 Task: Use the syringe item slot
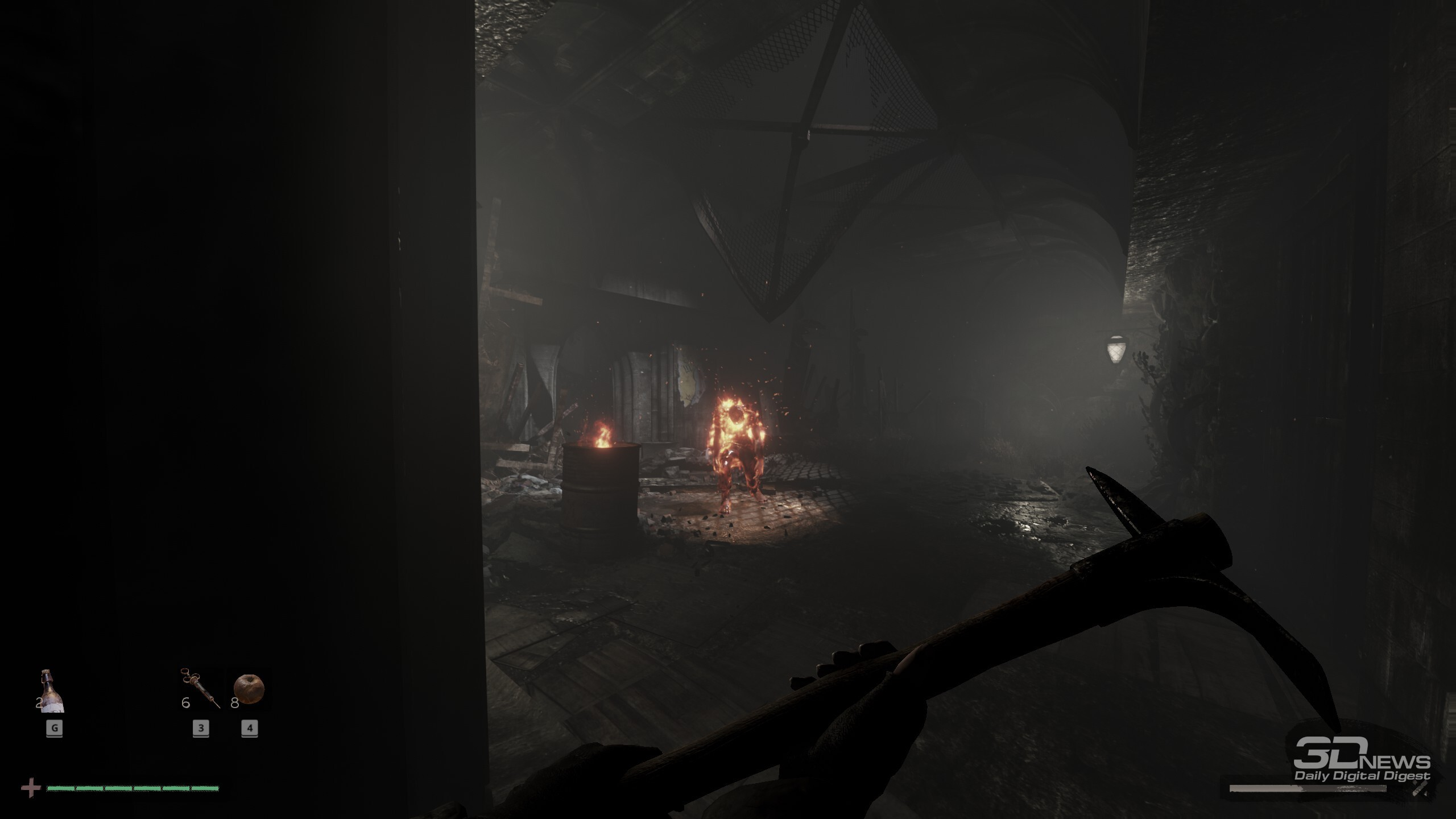[x=201, y=688]
